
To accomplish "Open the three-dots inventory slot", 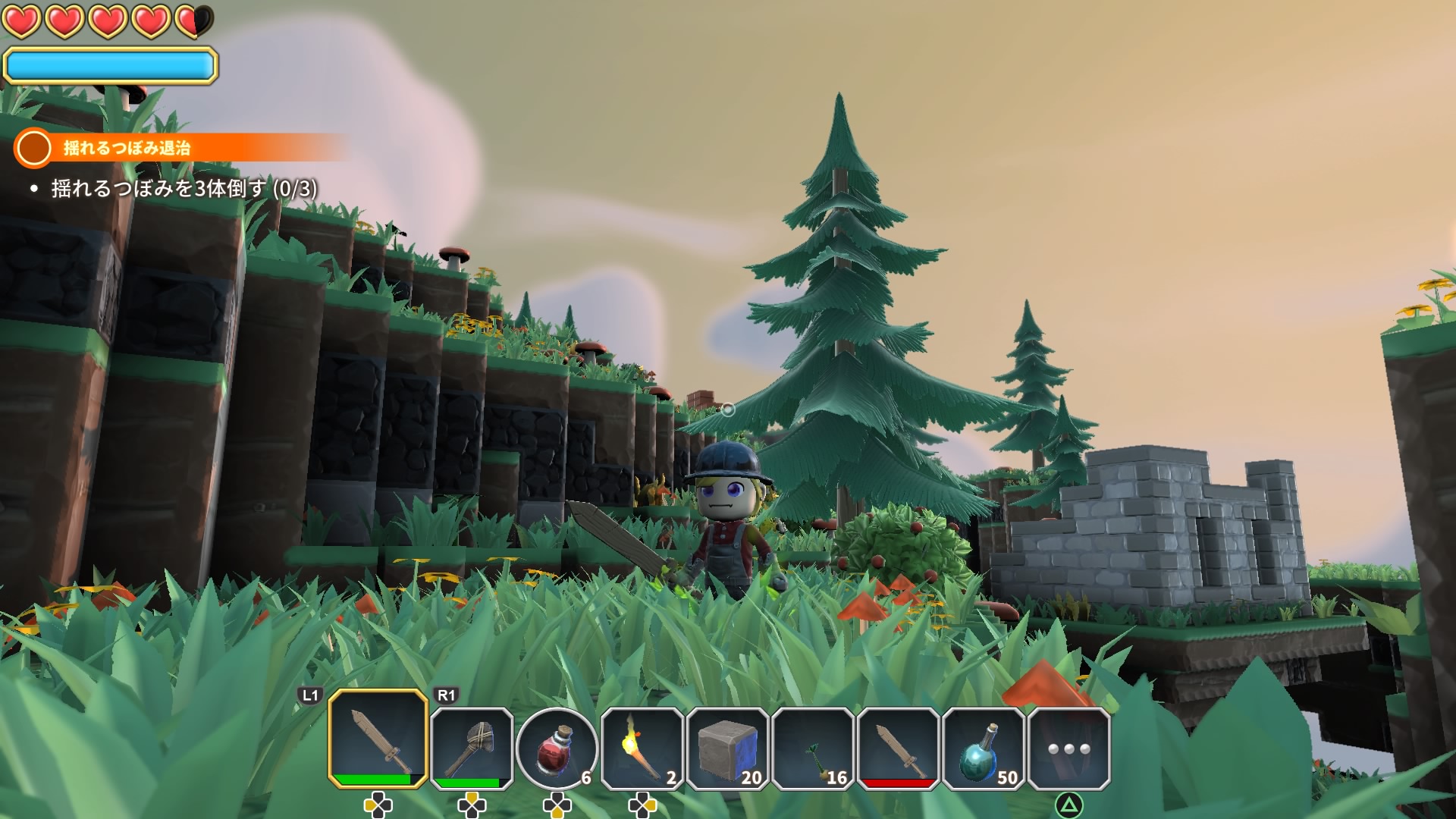I will tap(1069, 748).
